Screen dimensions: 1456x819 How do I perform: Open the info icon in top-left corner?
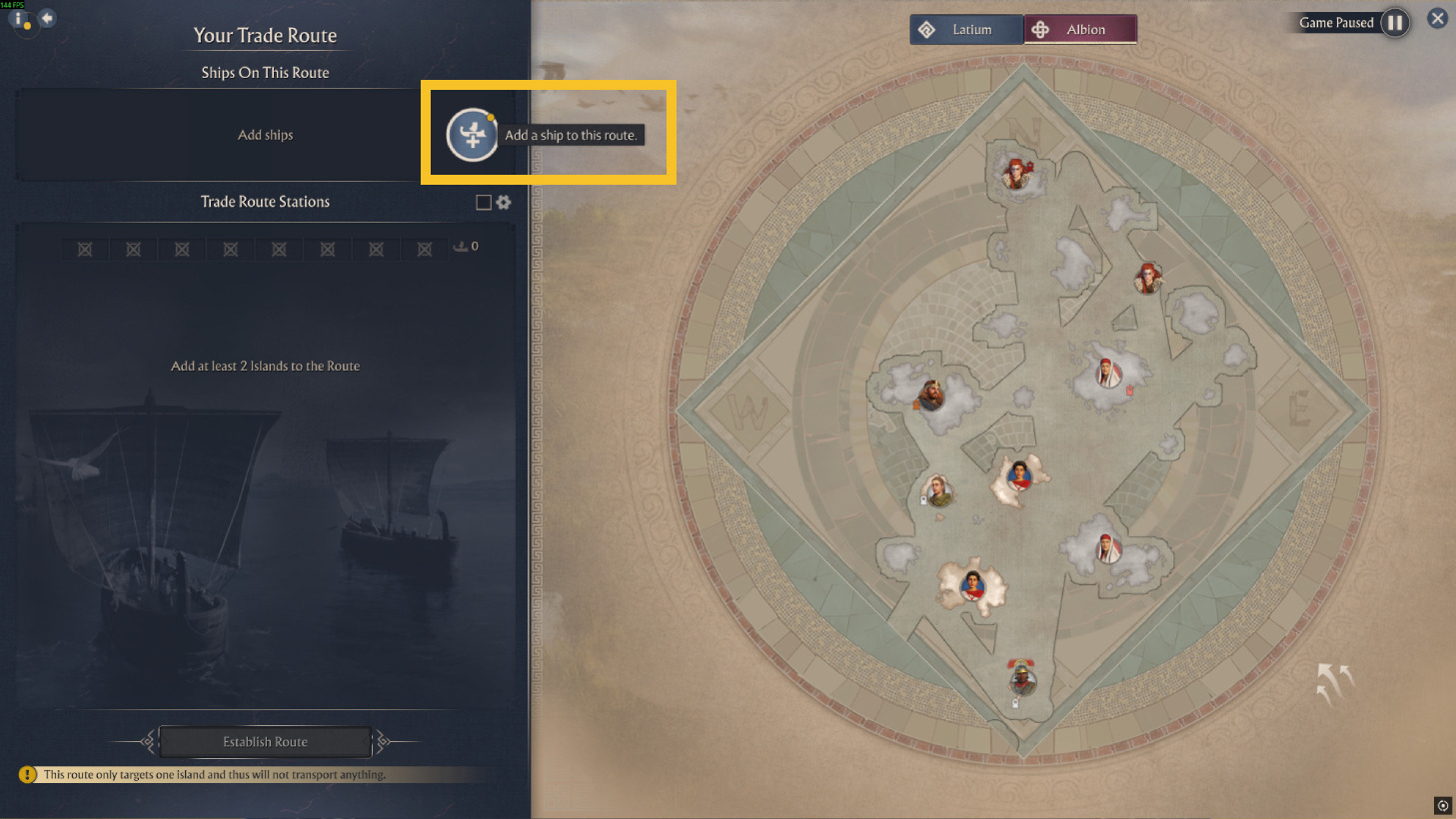point(19,19)
